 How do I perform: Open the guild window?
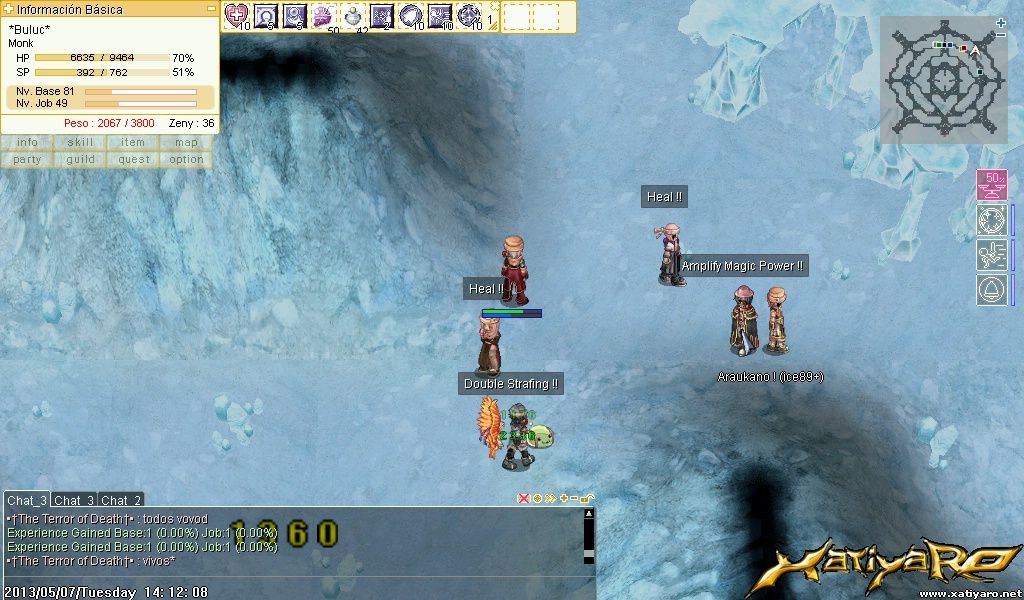[x=80, y=160]
